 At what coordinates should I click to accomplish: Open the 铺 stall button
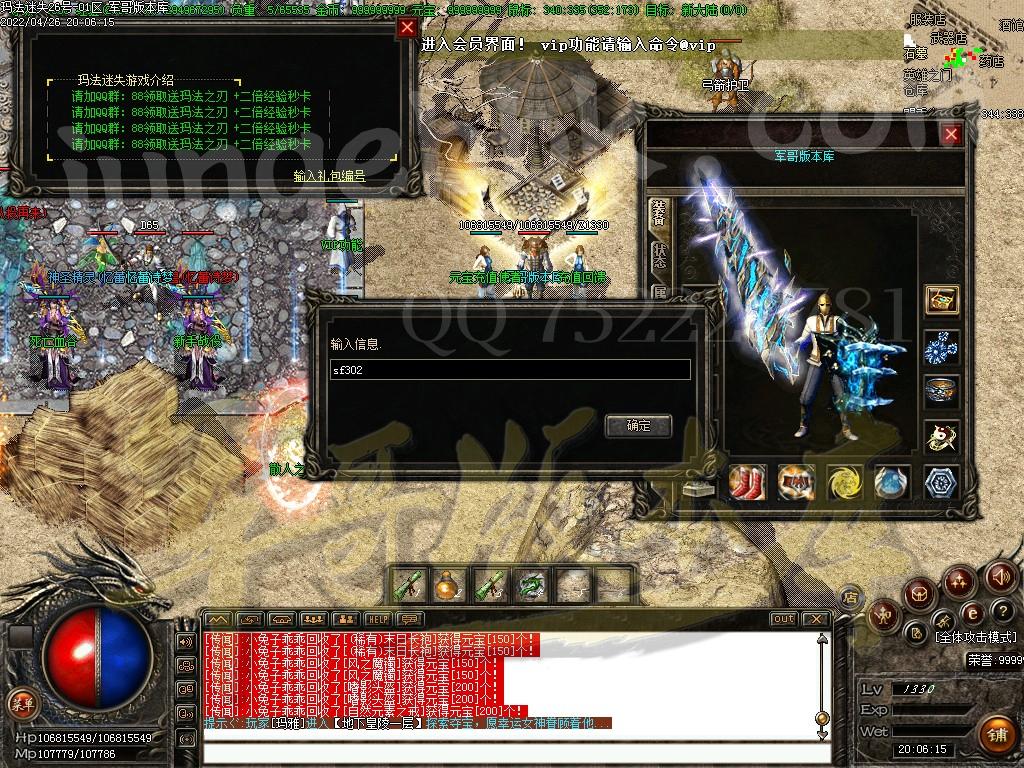tap(996, 732)
